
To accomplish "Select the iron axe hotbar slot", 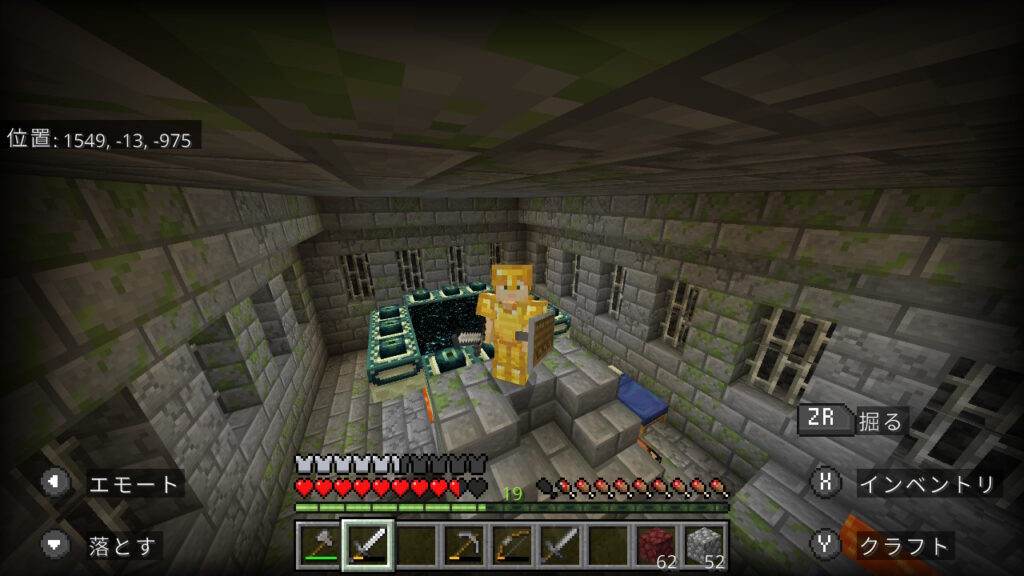I will 318,545.
